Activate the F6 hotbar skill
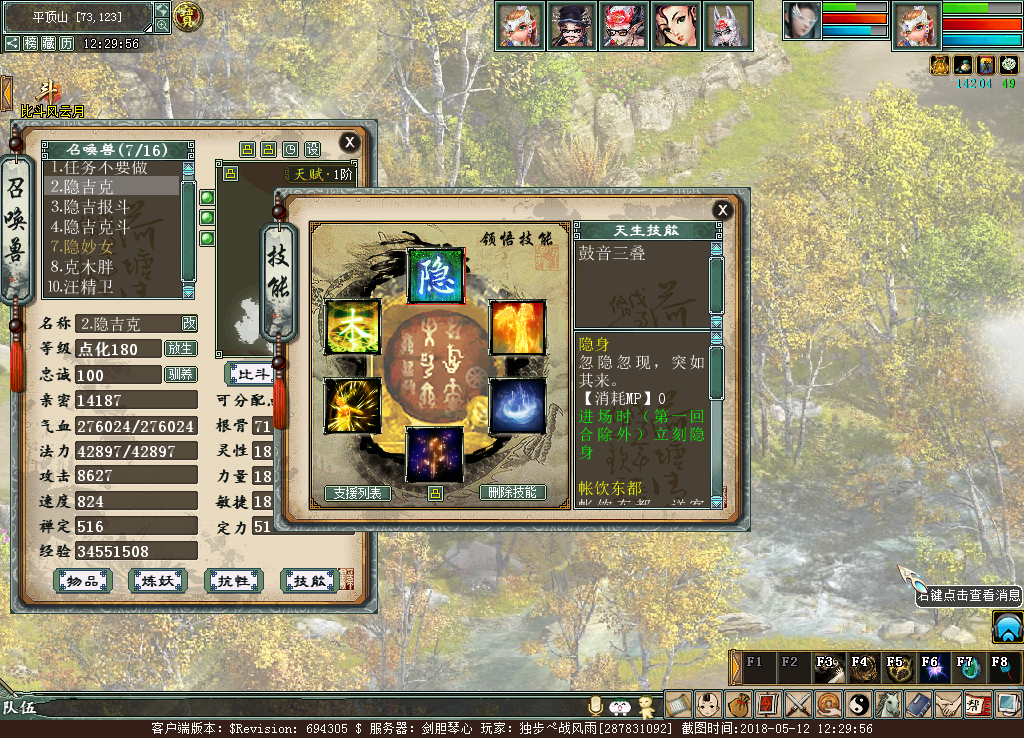Image resolution: width=1024 pixels, height=738 pixels. tap(933, 667)
